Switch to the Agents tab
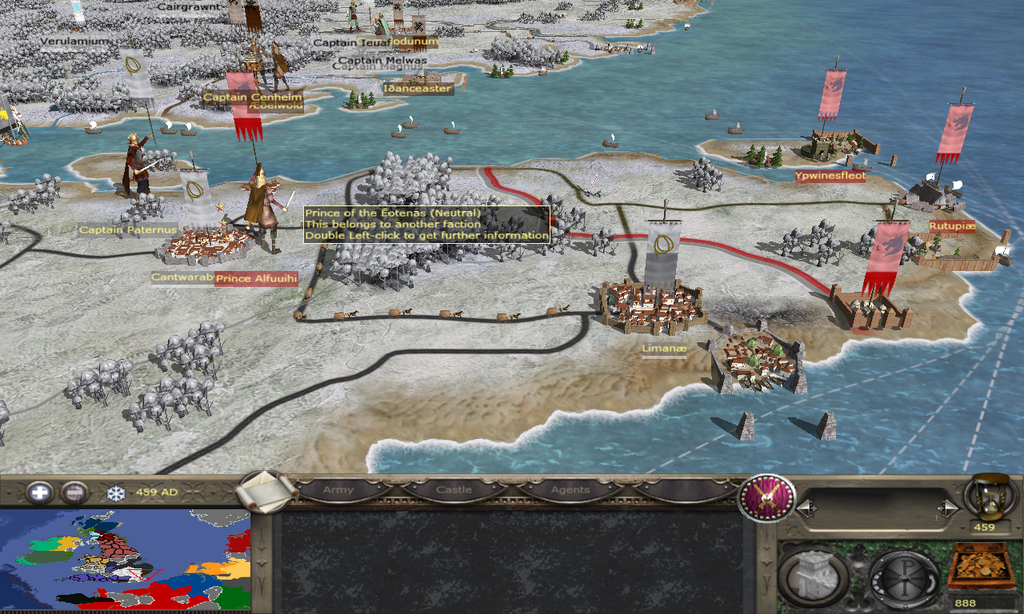The height and width of the screenshot is (614, 1024). tap(569, 490)
